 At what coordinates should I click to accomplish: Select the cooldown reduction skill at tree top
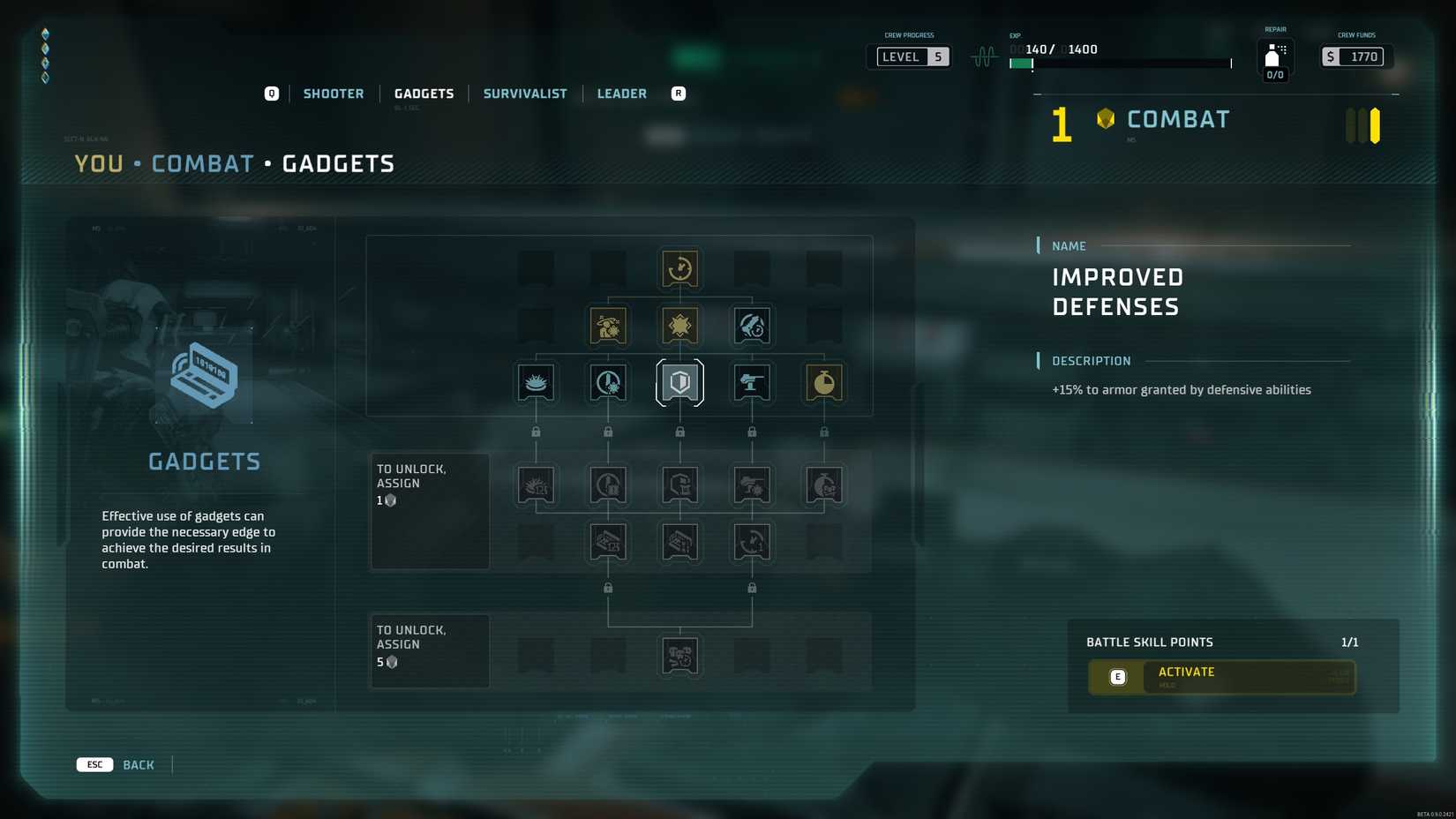click(679, 269)
